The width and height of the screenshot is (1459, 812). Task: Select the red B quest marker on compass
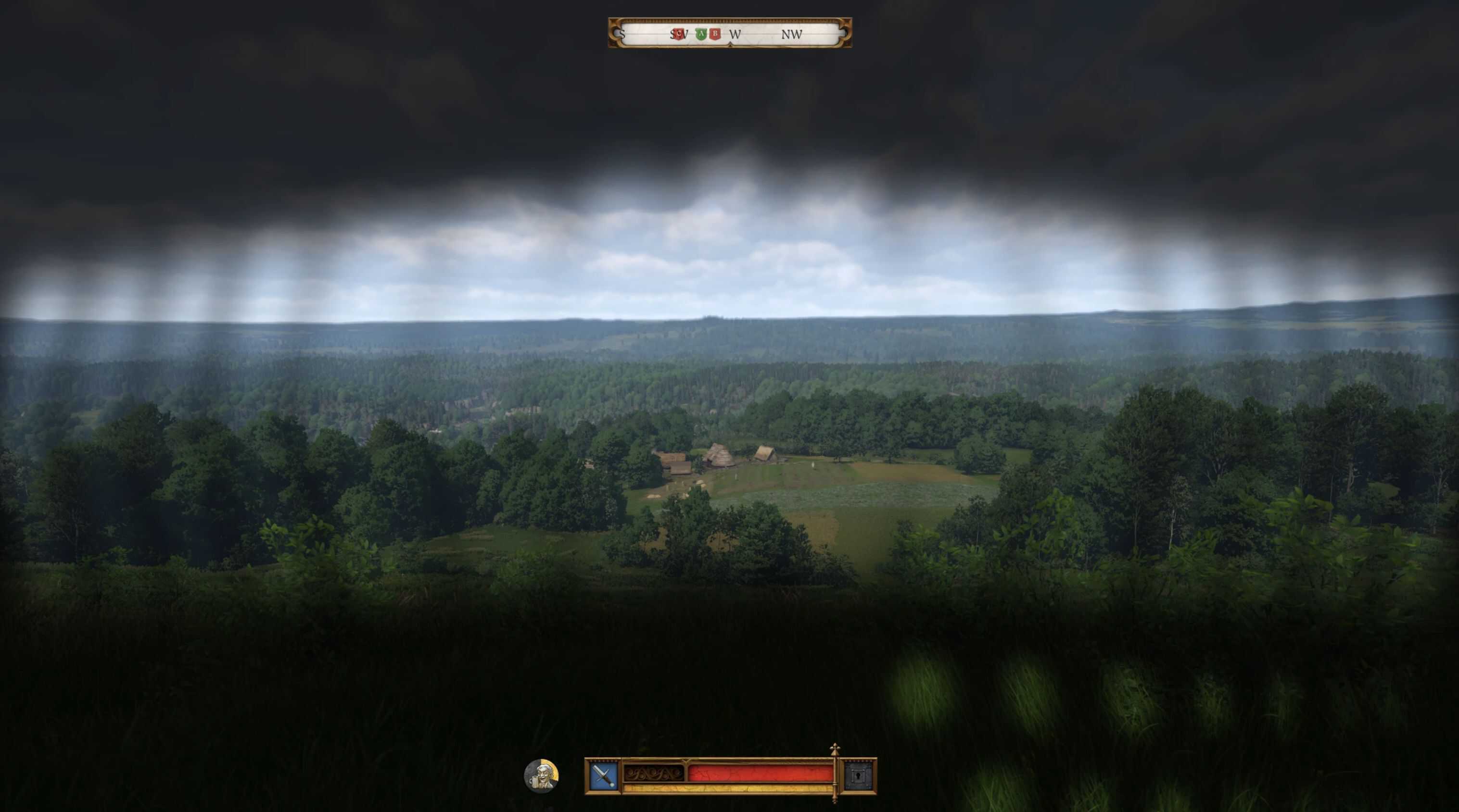715,34
